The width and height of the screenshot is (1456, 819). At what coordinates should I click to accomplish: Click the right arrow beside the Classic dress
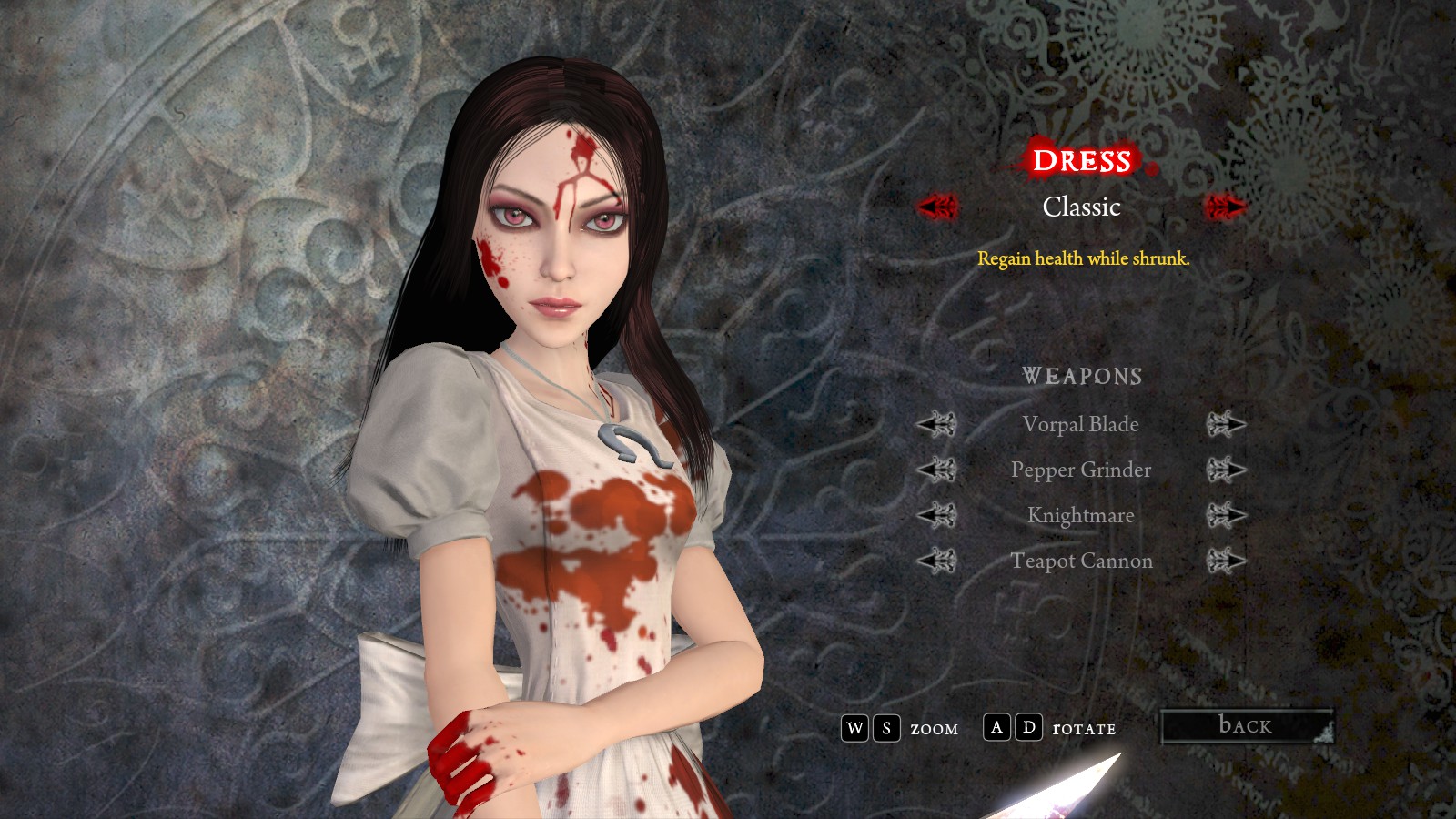(1225, 207)
